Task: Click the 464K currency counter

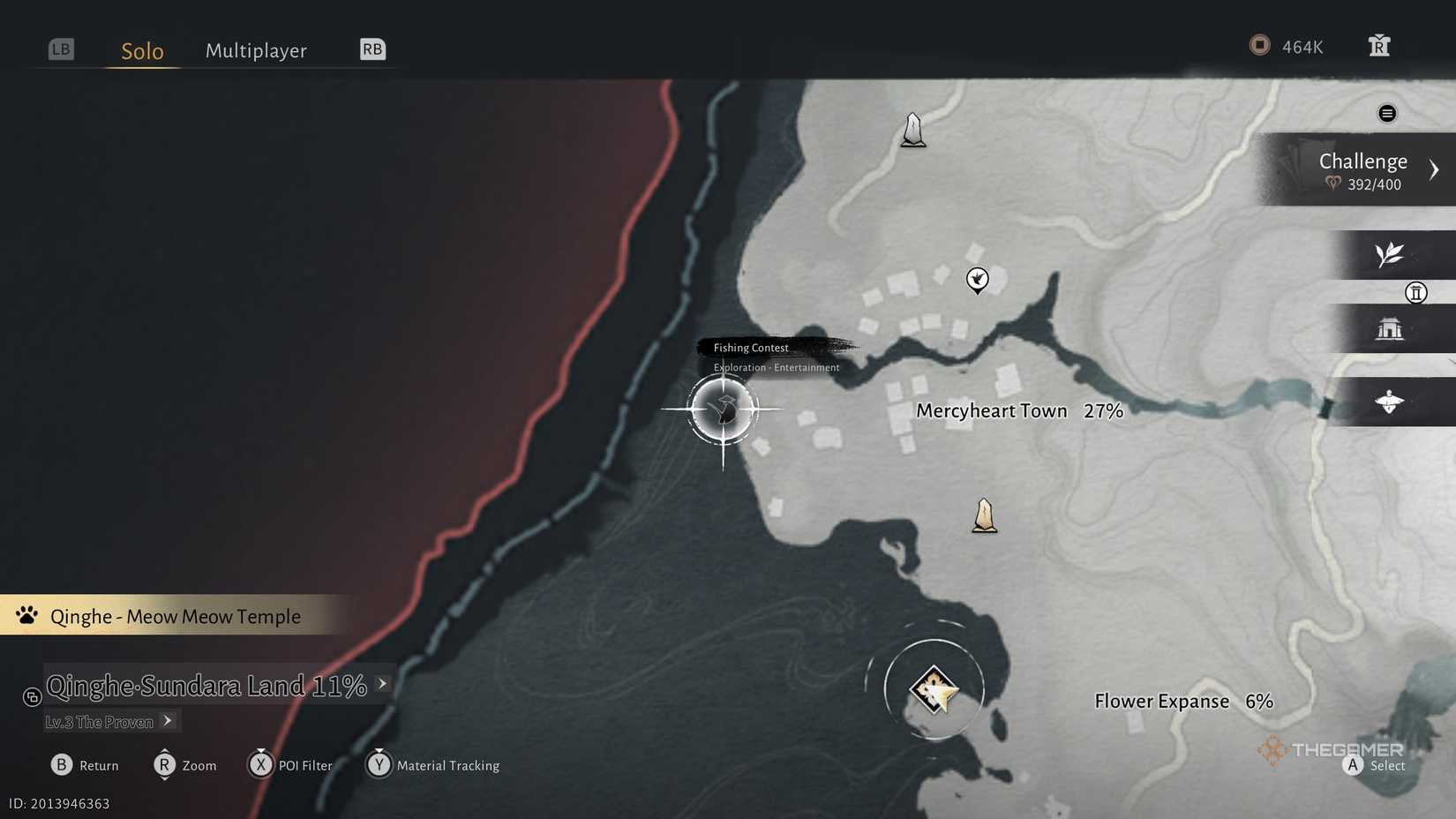Action: 1288,46
